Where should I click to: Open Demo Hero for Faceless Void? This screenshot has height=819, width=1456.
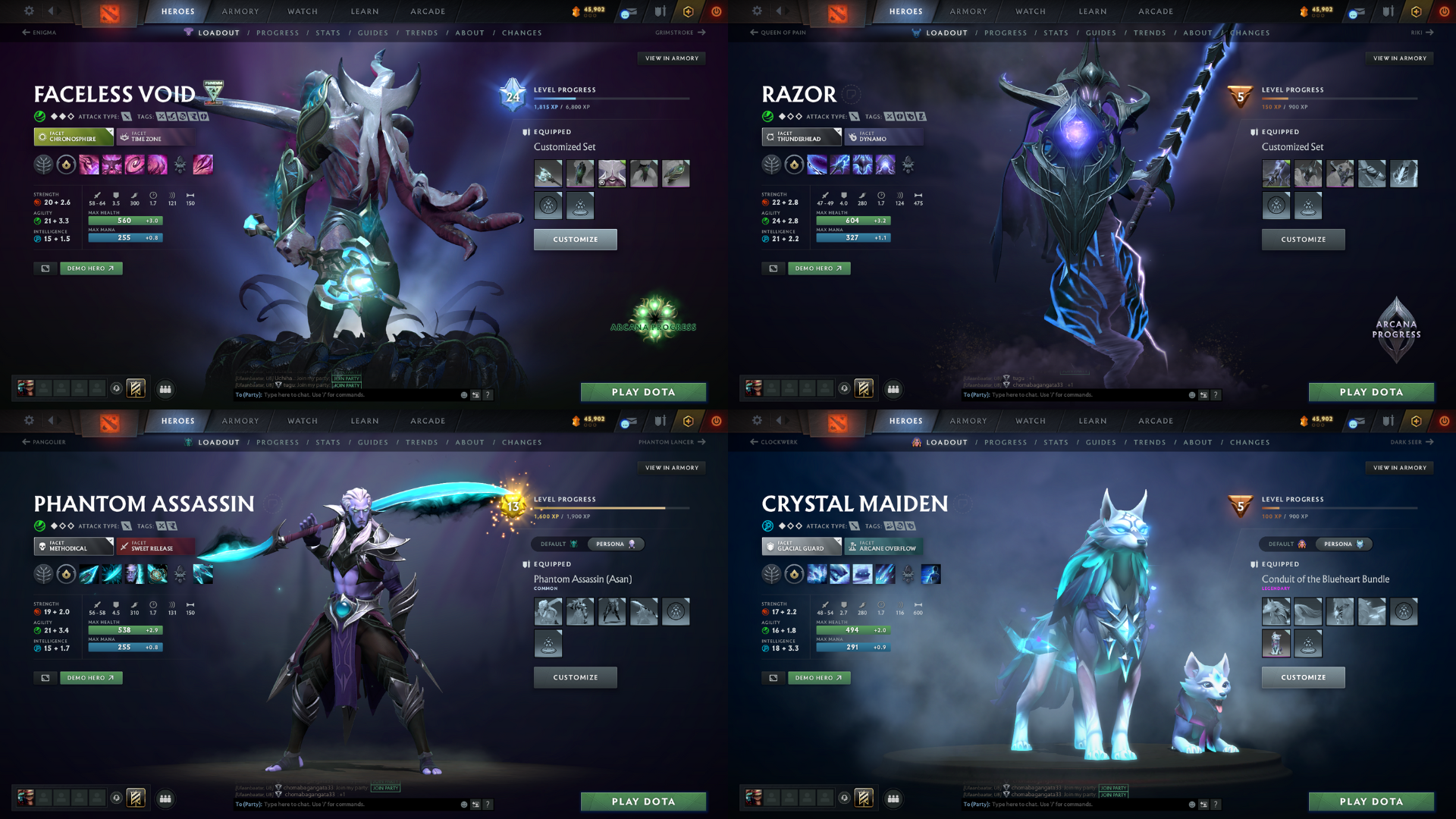pos(91,268)
